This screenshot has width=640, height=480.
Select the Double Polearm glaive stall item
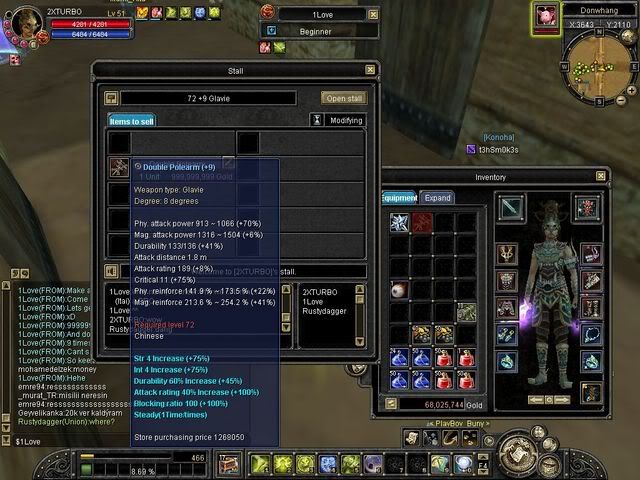(118, 167)
